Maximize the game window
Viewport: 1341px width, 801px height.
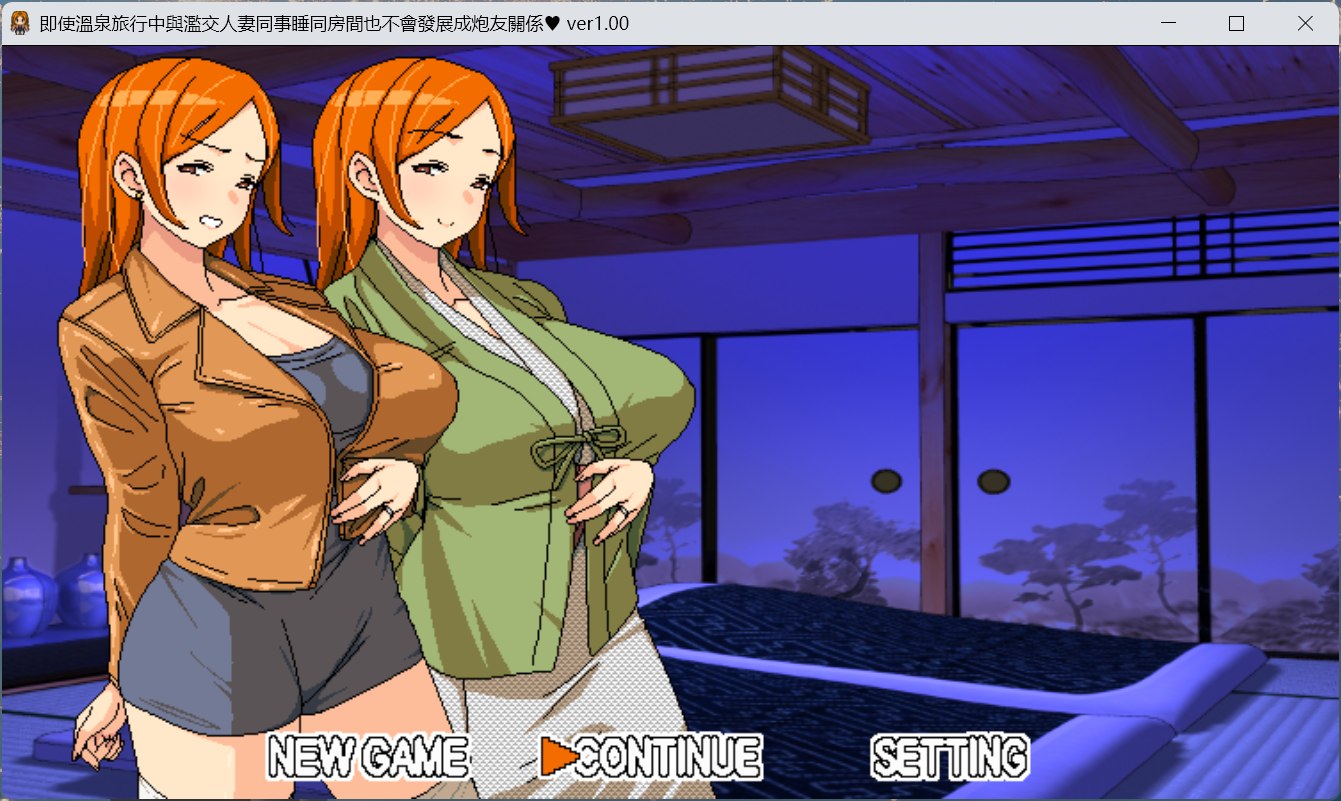click(x=1235, y=21)
